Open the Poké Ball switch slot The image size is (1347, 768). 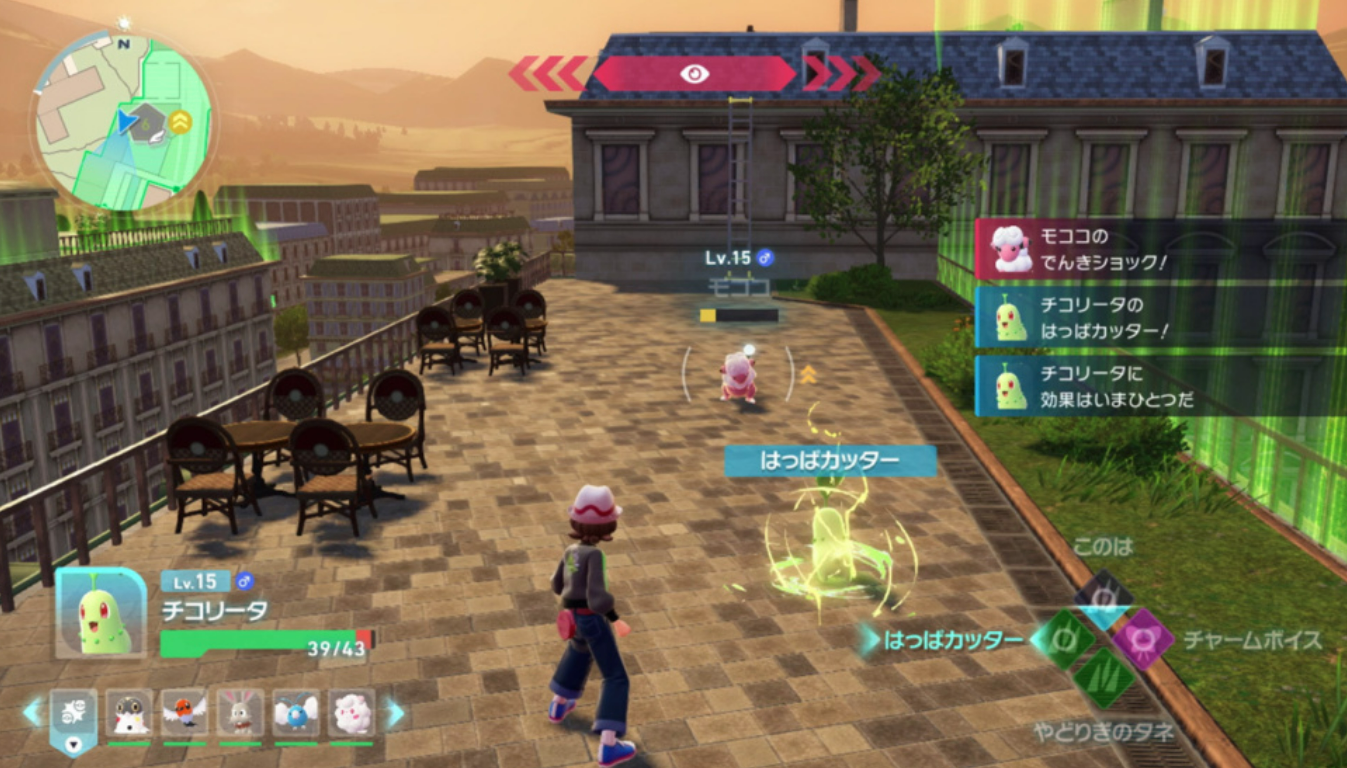74,714
